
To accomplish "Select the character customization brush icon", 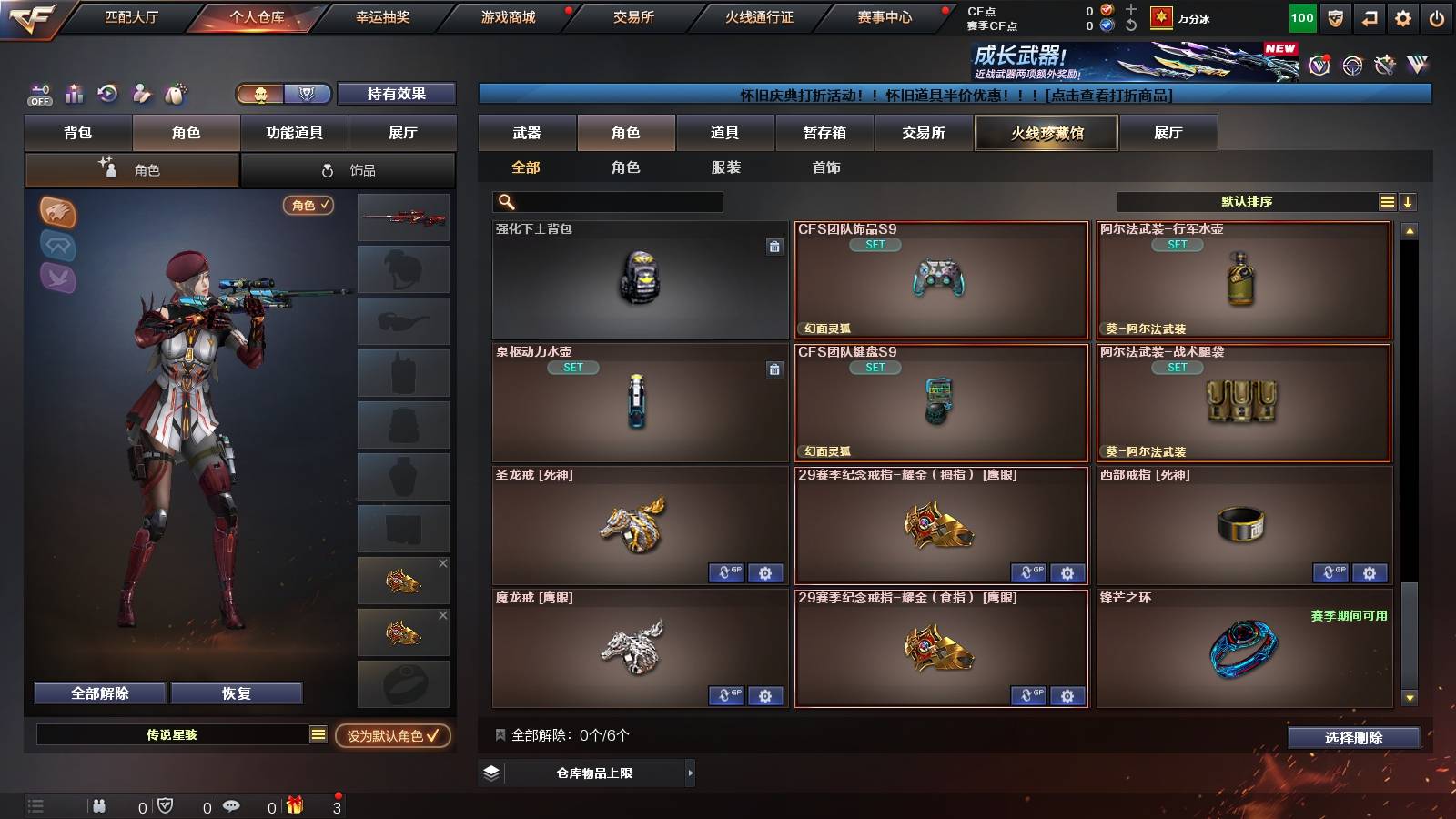I will [141, 93].
